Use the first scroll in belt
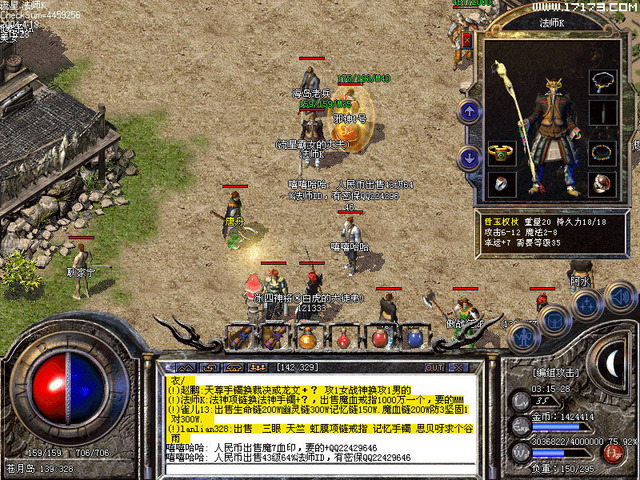This screenshot has width=640, height=480. tap(240, 337)
